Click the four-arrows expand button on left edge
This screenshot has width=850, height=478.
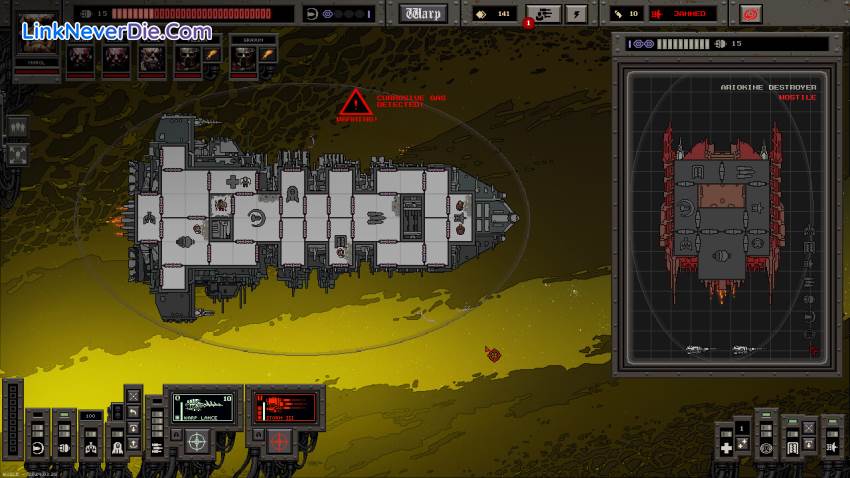pos(18,153)
